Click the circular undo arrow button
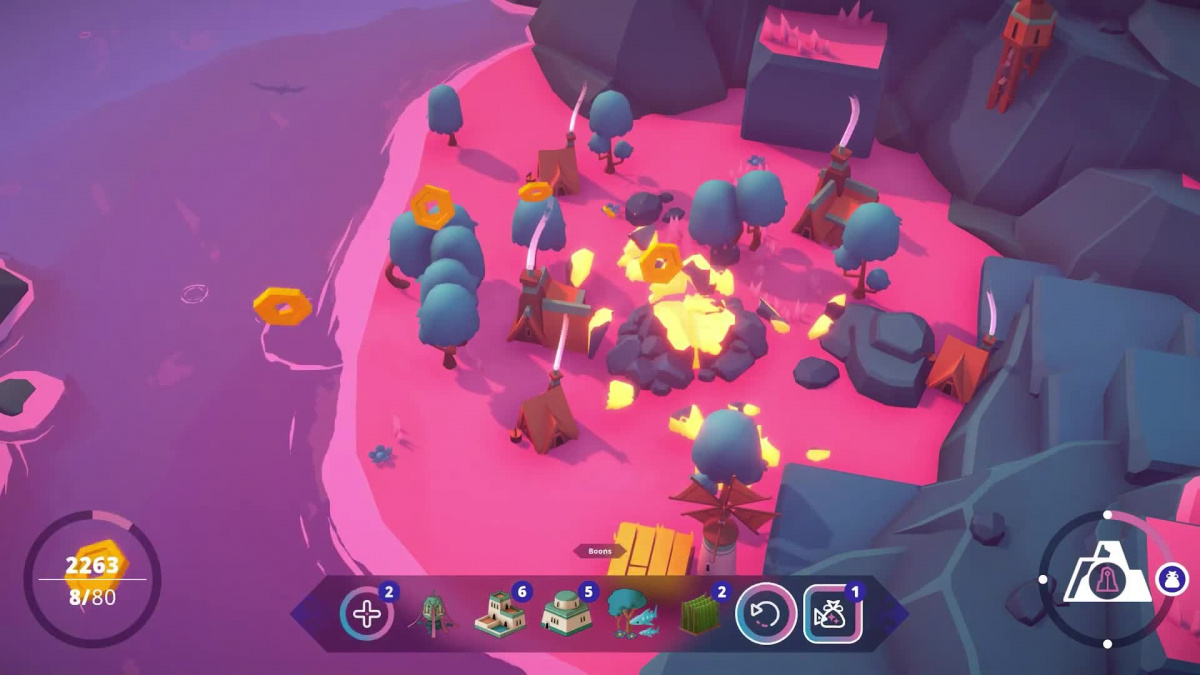Image resolution: width=1200 pixels, height=675 pixels. [766, 614]
